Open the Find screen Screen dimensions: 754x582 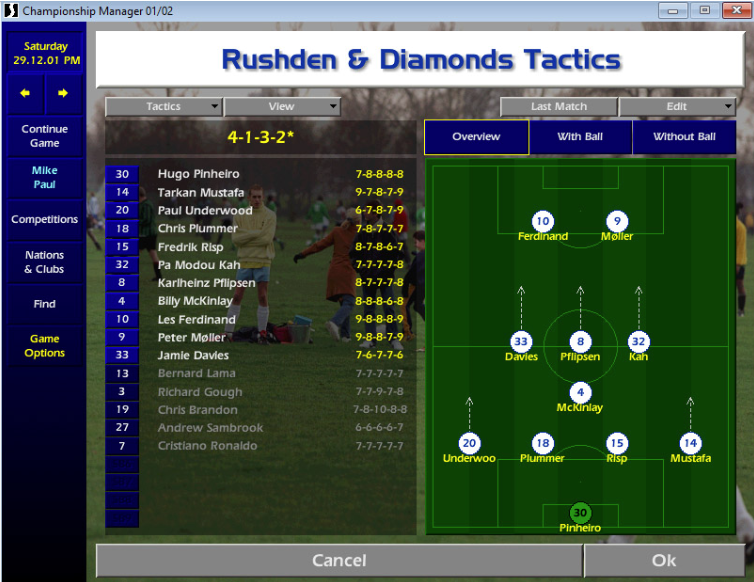(44, 304)
